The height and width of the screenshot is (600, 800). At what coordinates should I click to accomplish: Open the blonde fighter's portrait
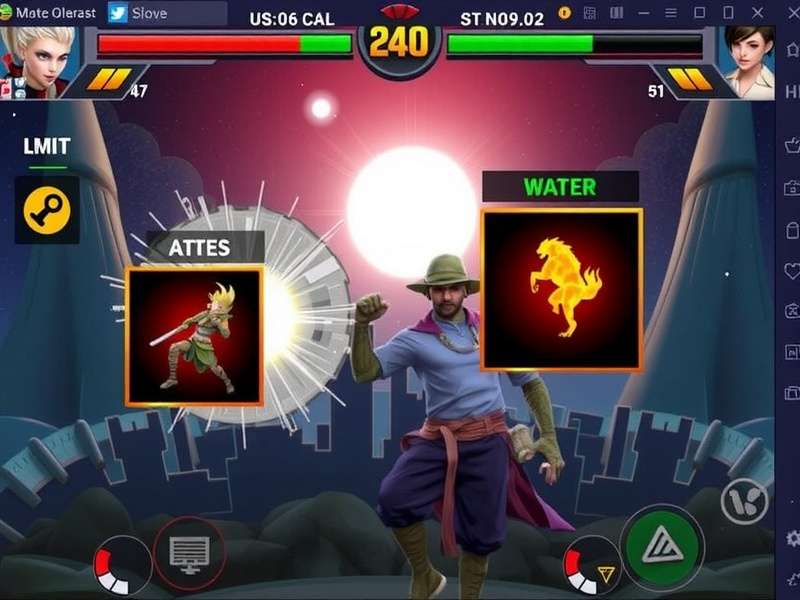pyautogui.click(x=40, y=60)
